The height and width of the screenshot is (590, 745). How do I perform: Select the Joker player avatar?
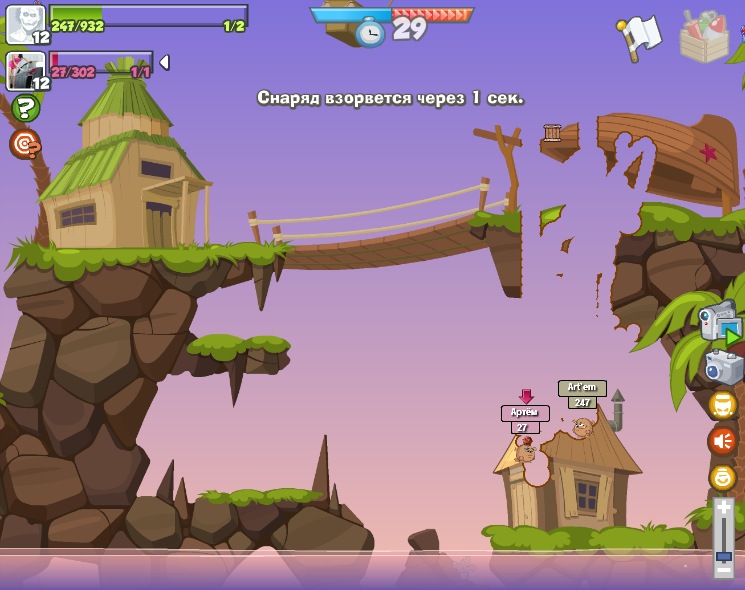coord(24,24)
